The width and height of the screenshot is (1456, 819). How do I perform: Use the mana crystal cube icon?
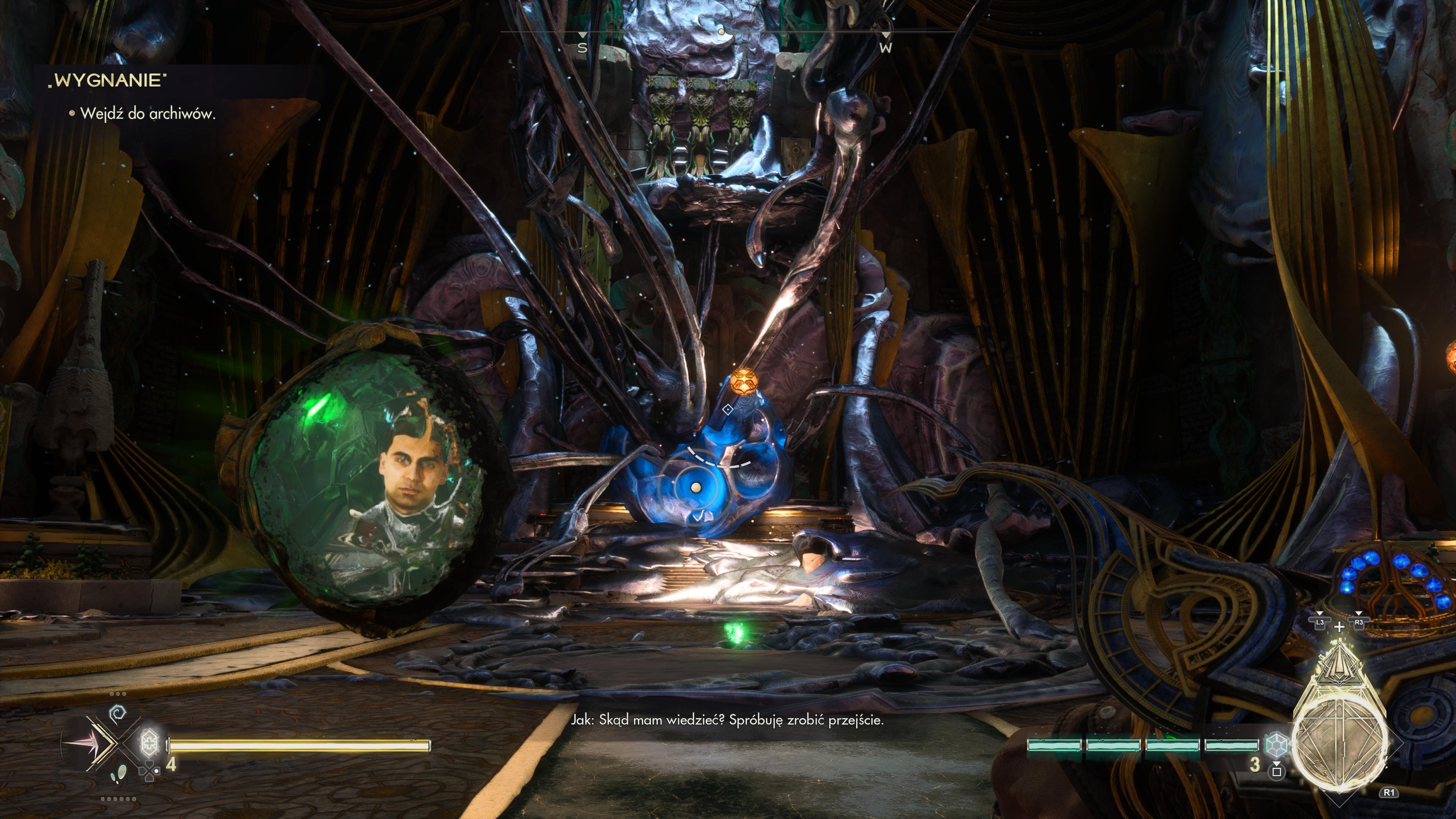(1276, 744)
